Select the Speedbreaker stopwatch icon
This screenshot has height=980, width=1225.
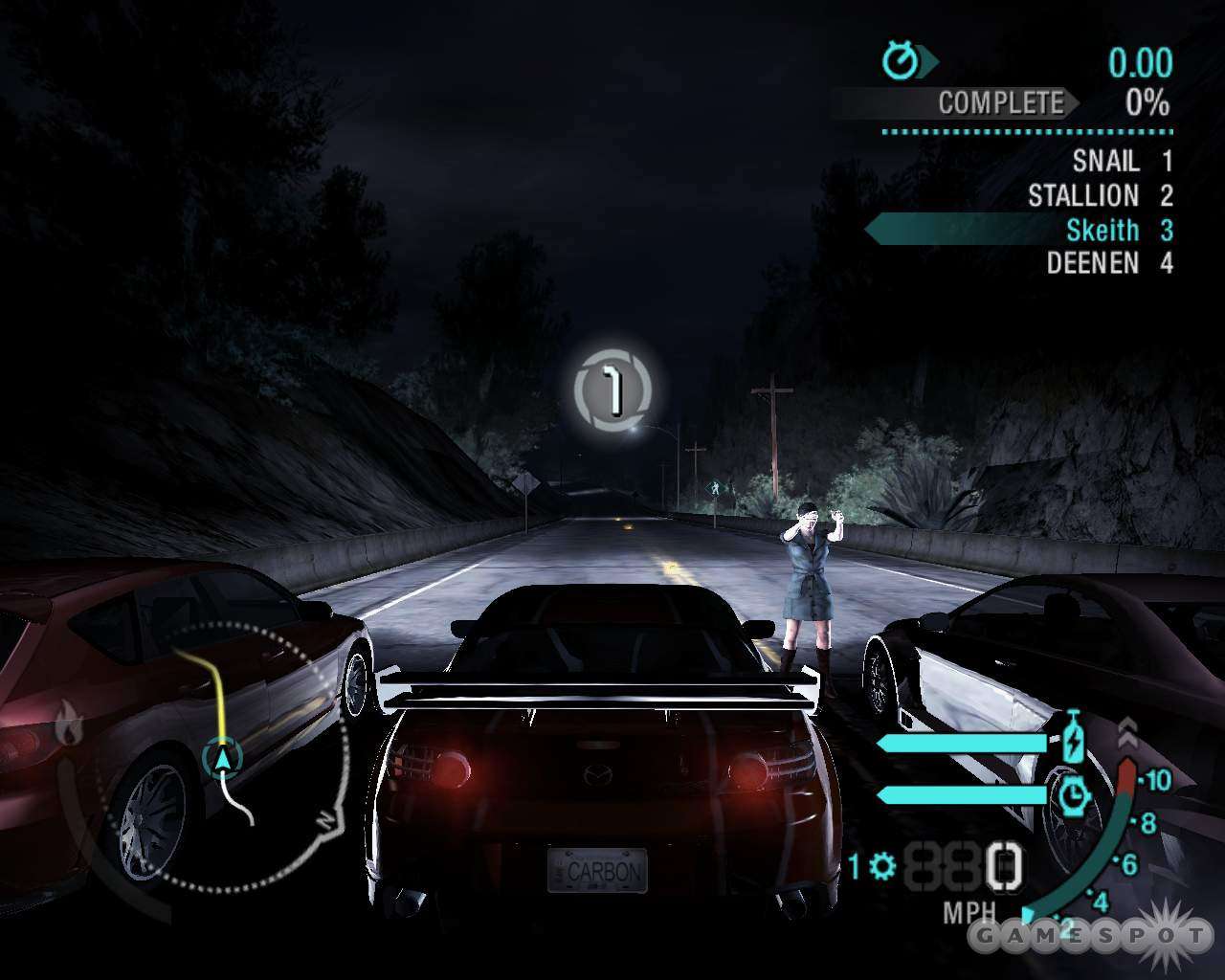(x=1074, y=794)
